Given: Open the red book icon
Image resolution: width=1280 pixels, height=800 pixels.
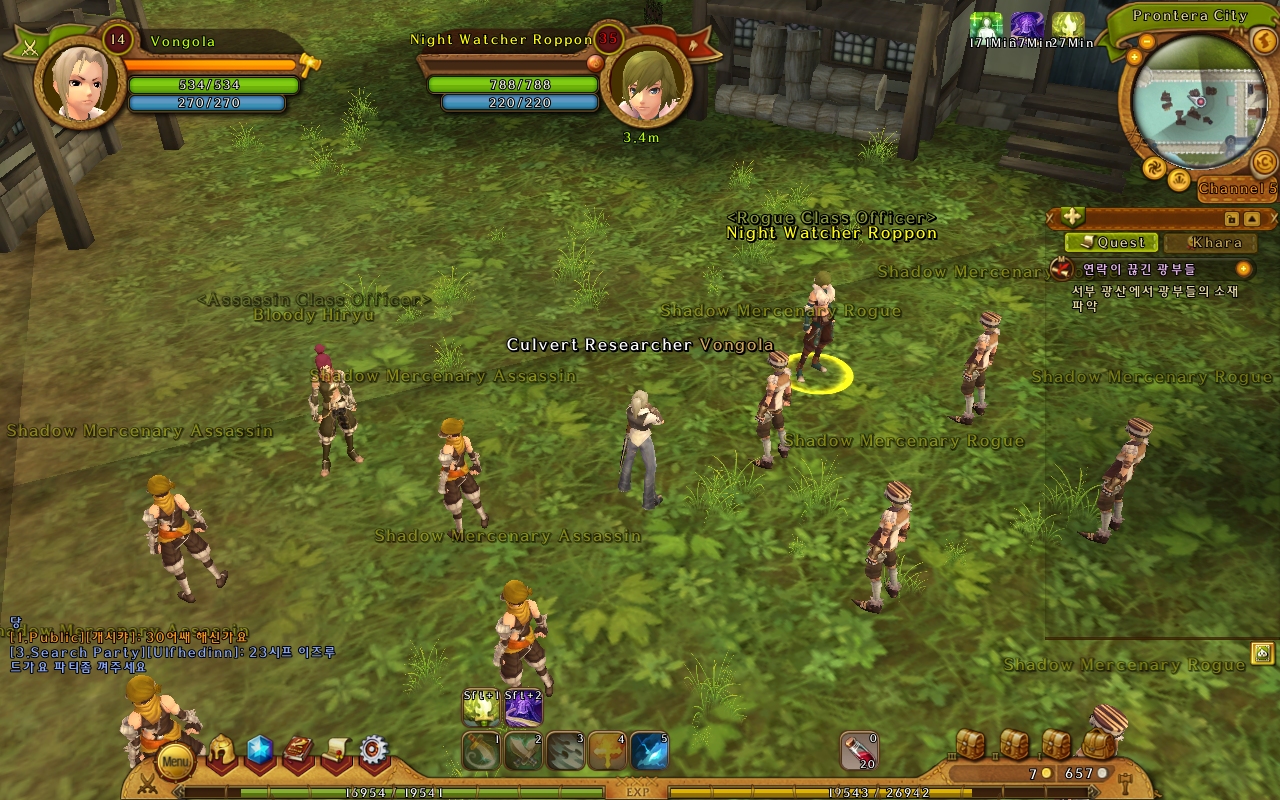Looking at the screenshot, I should click(x=299, y=752).
